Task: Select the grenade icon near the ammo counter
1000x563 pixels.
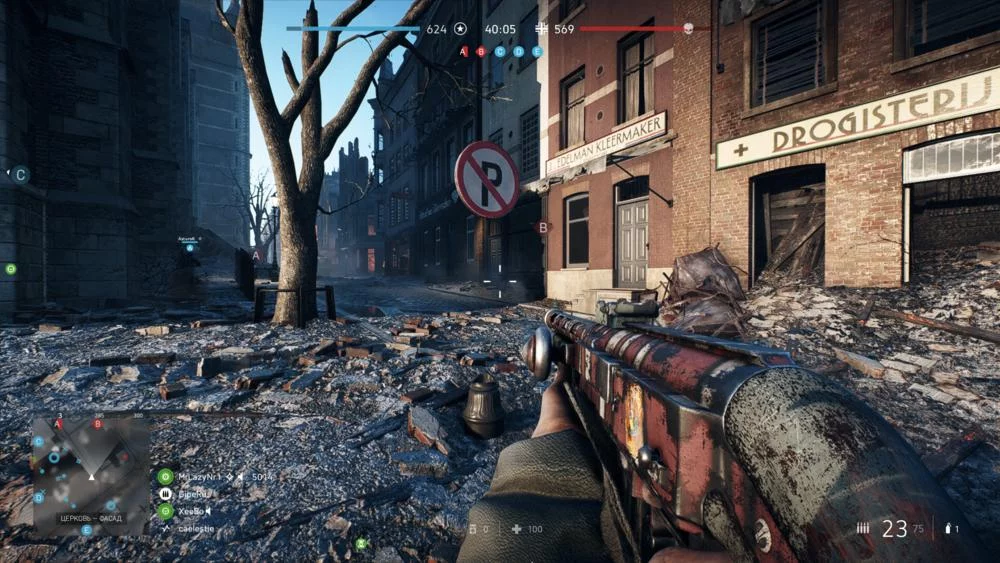Action: pos(944,528)
